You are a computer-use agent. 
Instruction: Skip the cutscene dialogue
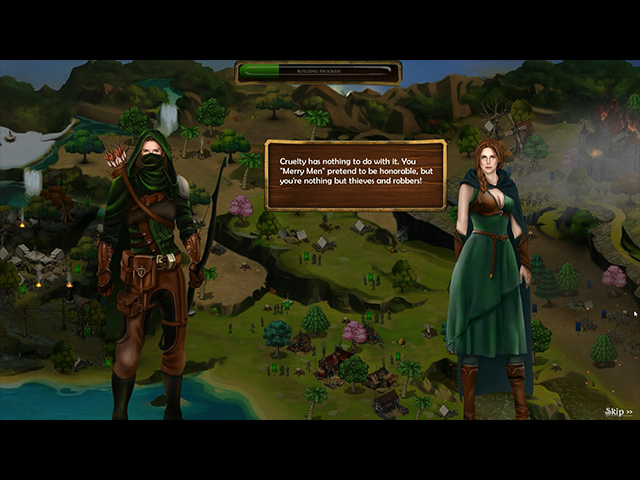tap(619, 411)
